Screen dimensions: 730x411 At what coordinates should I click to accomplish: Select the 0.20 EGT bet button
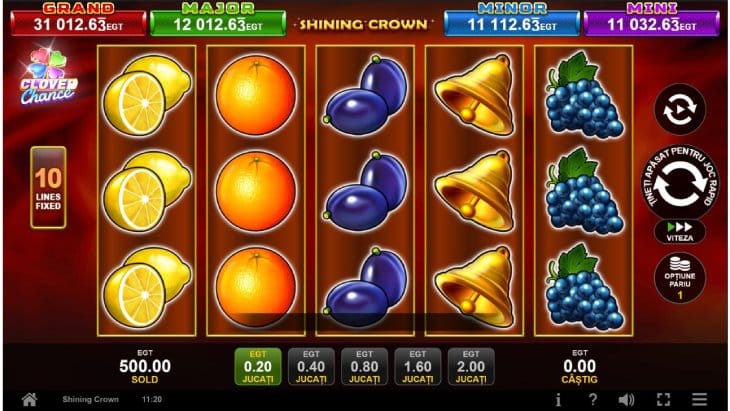click(257, 366)
